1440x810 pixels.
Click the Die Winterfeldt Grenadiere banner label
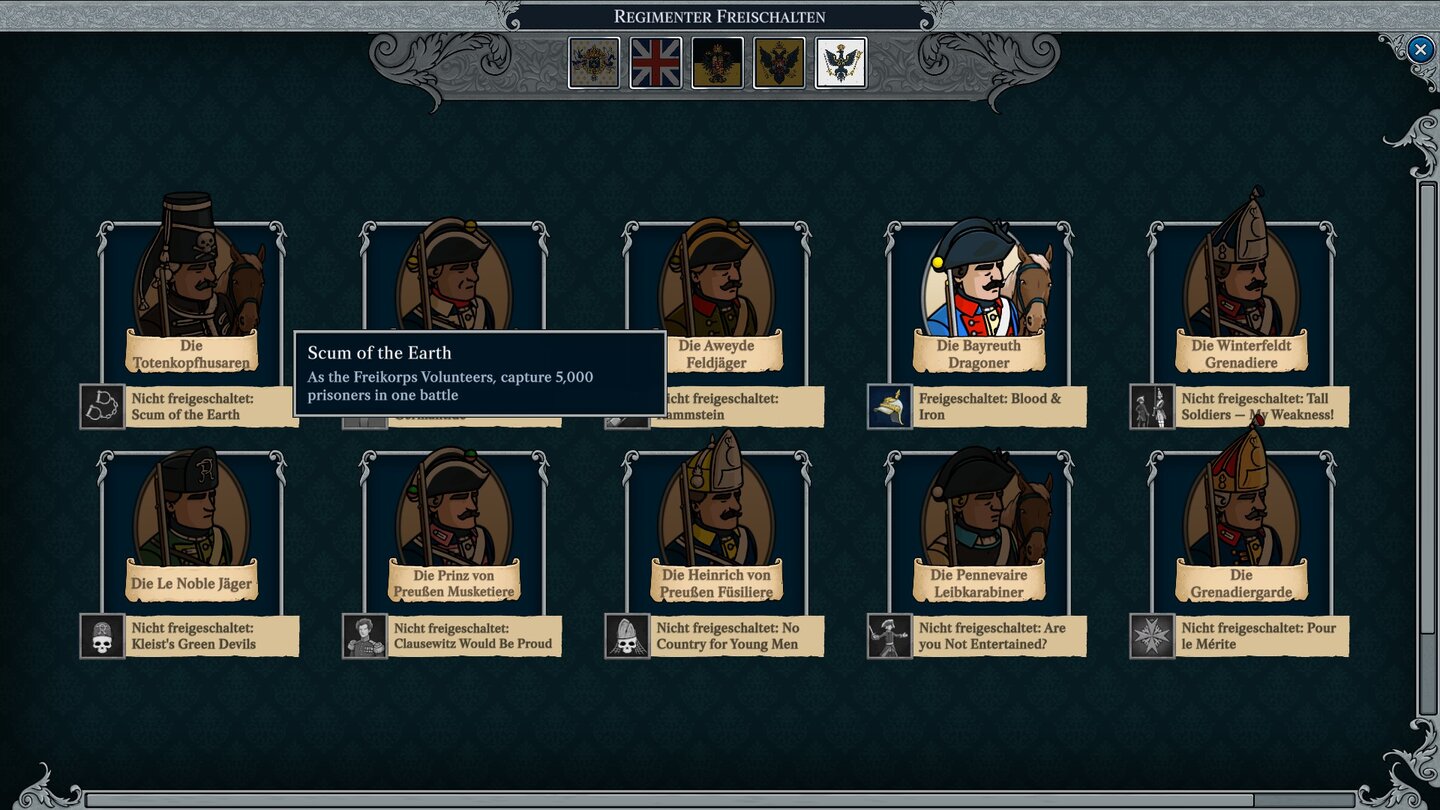(x=1240, y=353)
